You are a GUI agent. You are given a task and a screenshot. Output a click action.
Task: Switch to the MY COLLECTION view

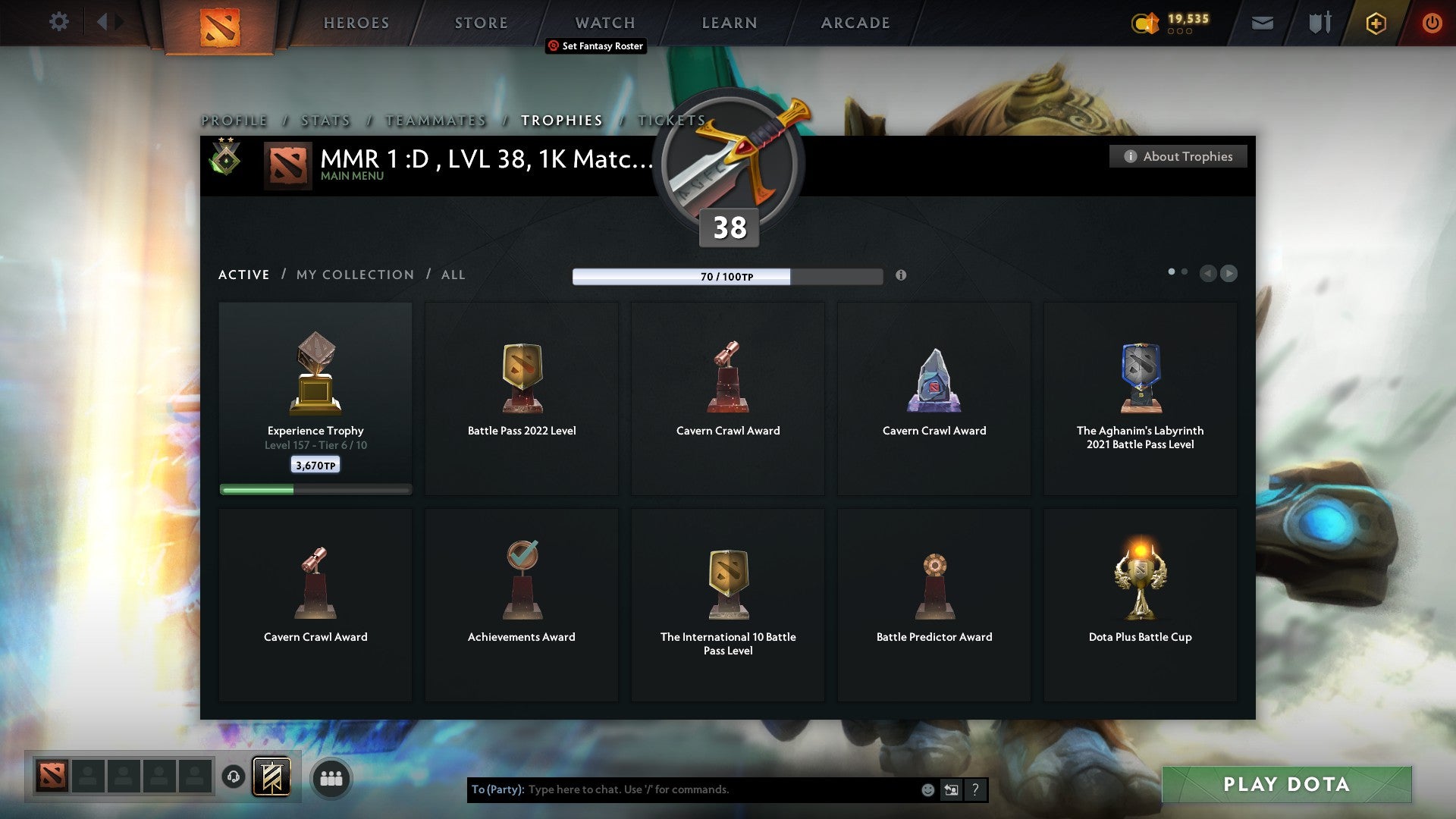point(354,275)
